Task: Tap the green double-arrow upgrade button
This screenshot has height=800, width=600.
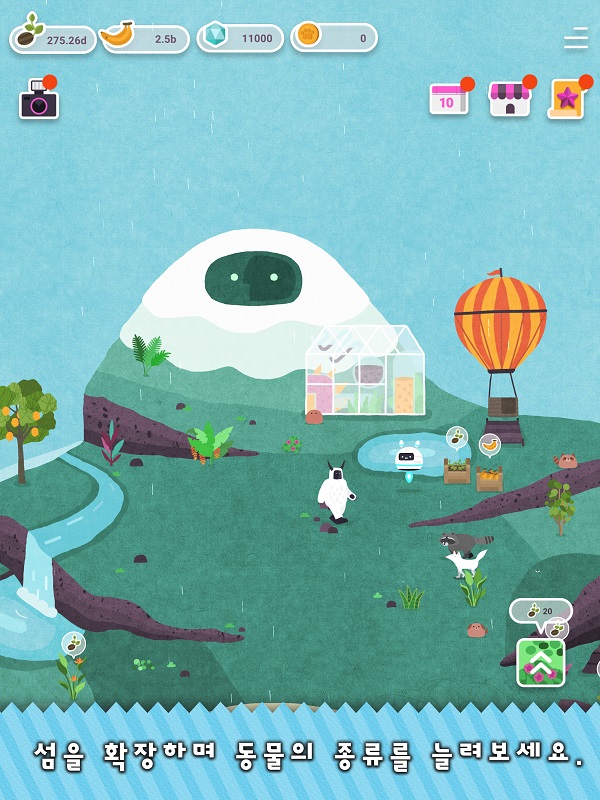Action: (541, 661)
